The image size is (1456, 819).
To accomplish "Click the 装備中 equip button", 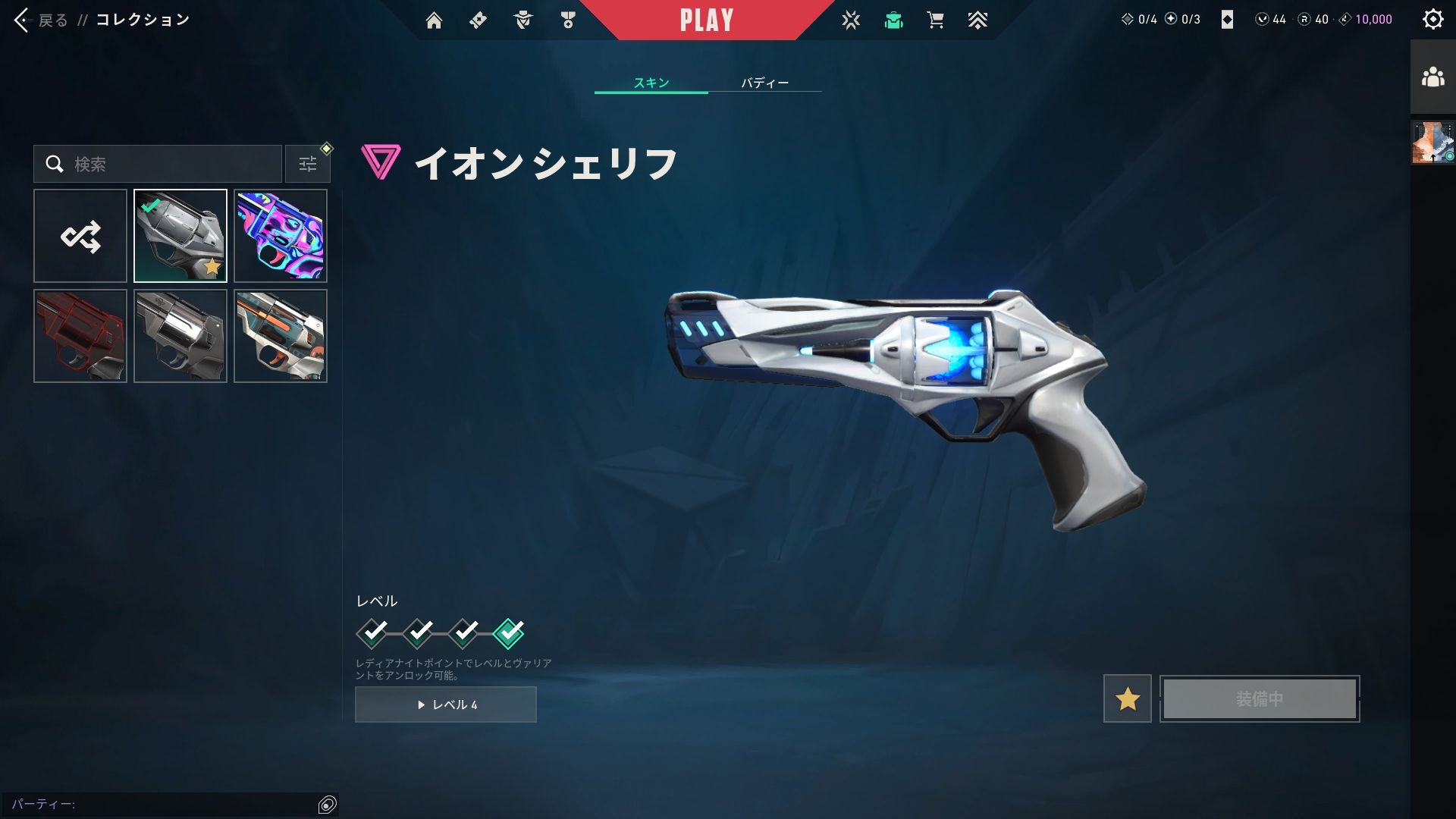I will pyautogui.click(x=1260, y=698).
